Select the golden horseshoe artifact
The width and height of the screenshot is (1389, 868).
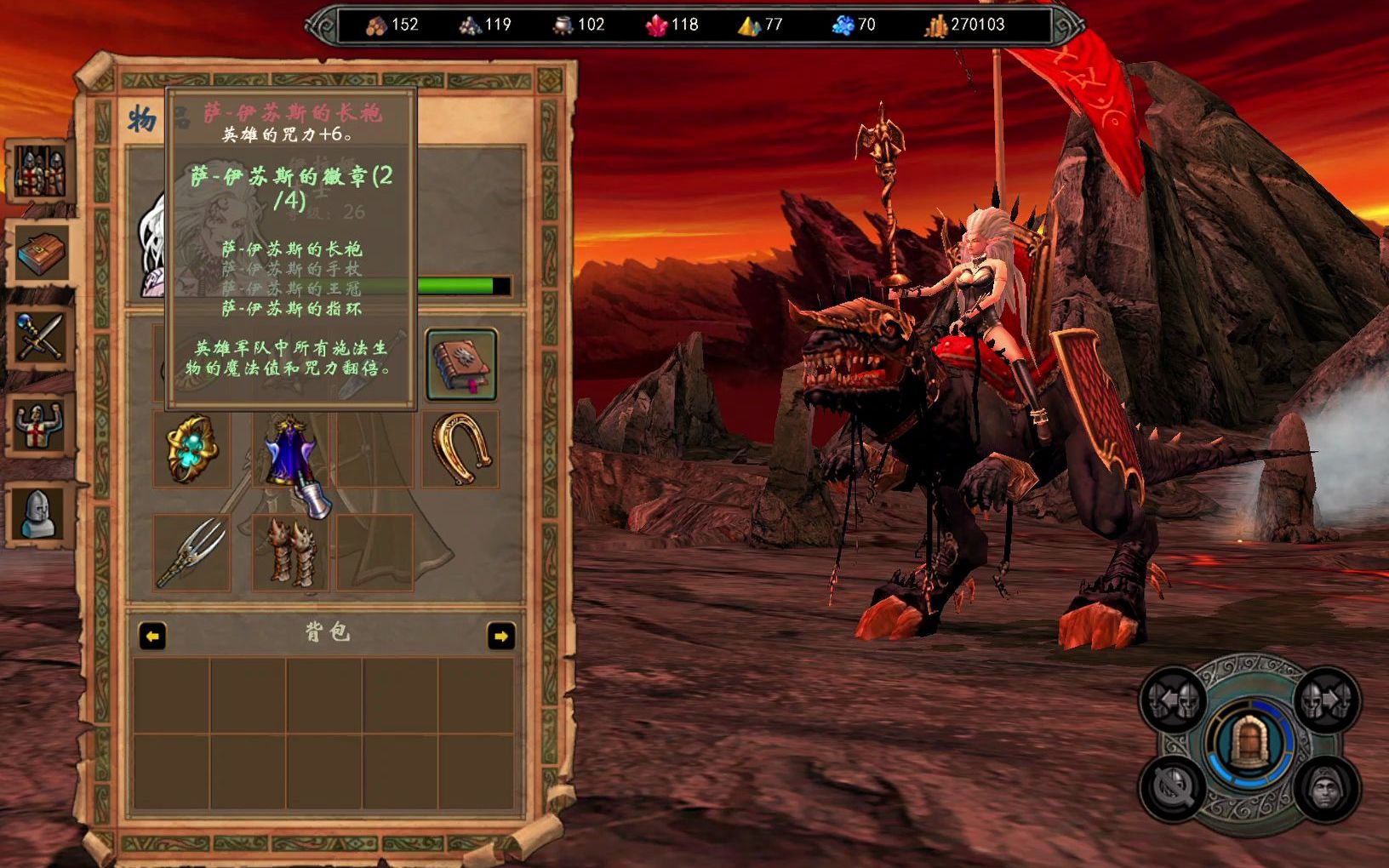coord(460,449)
